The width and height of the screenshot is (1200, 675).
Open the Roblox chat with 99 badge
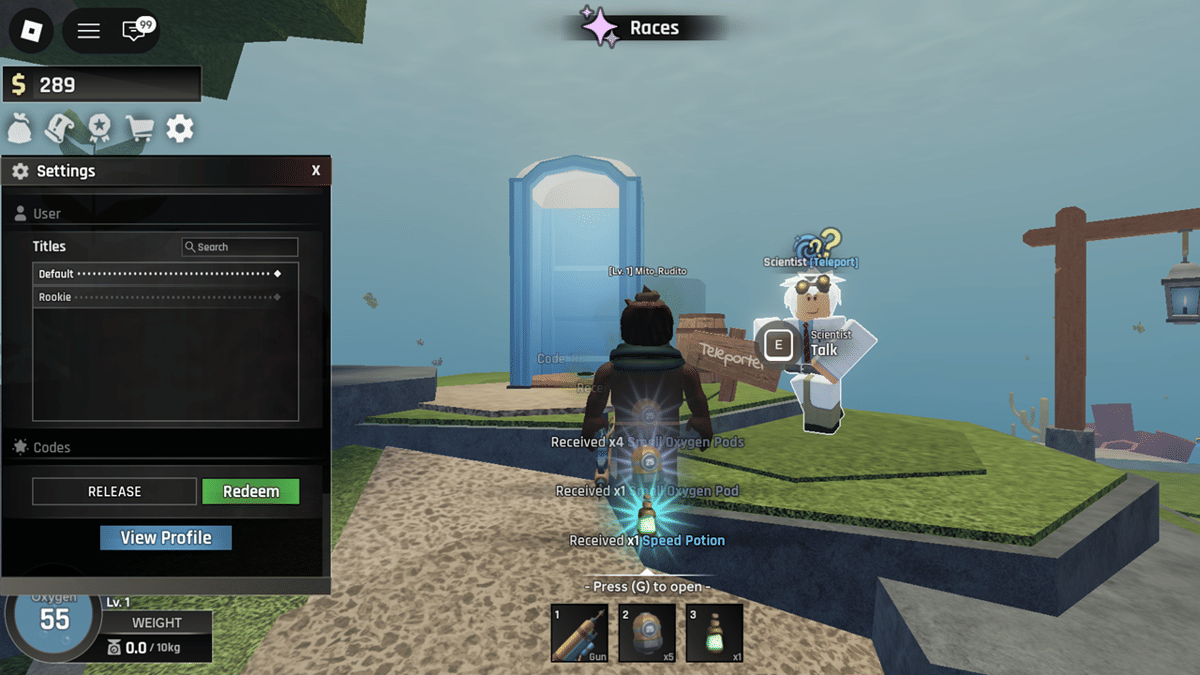136,31
